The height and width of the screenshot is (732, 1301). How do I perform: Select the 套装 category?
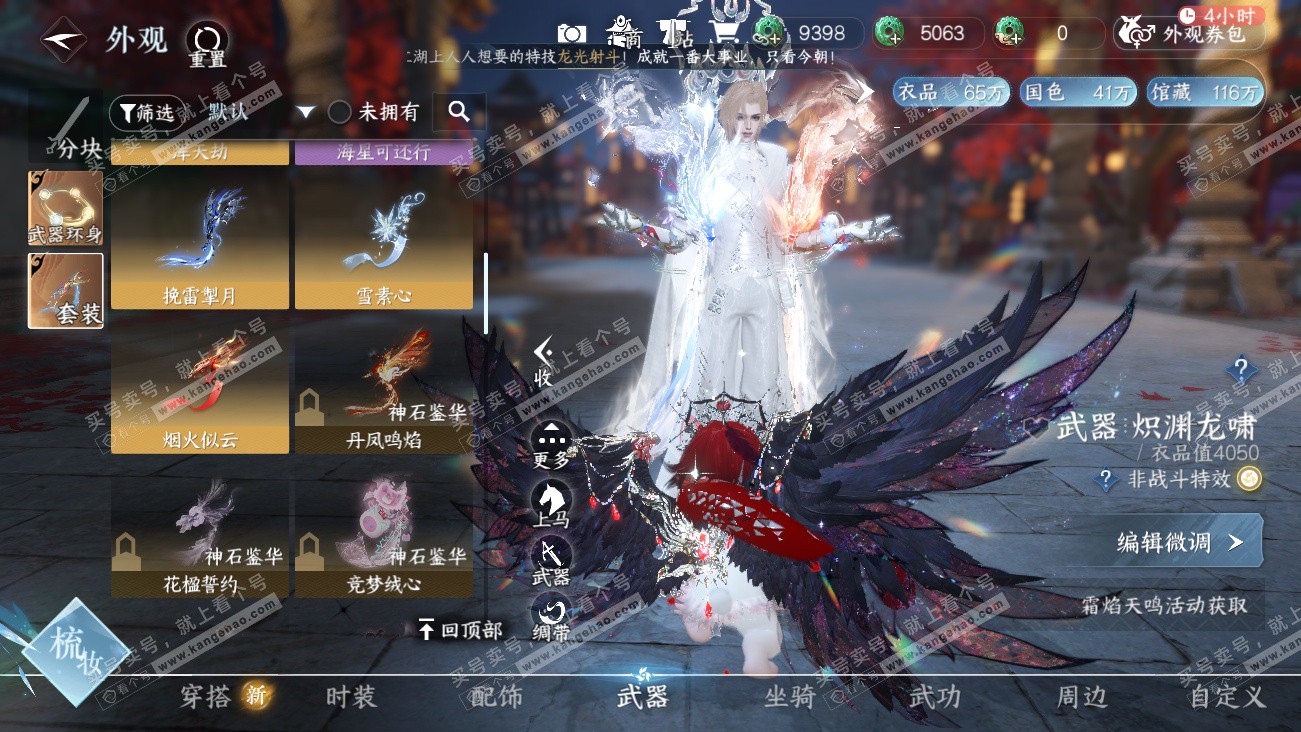coord(65,290)
